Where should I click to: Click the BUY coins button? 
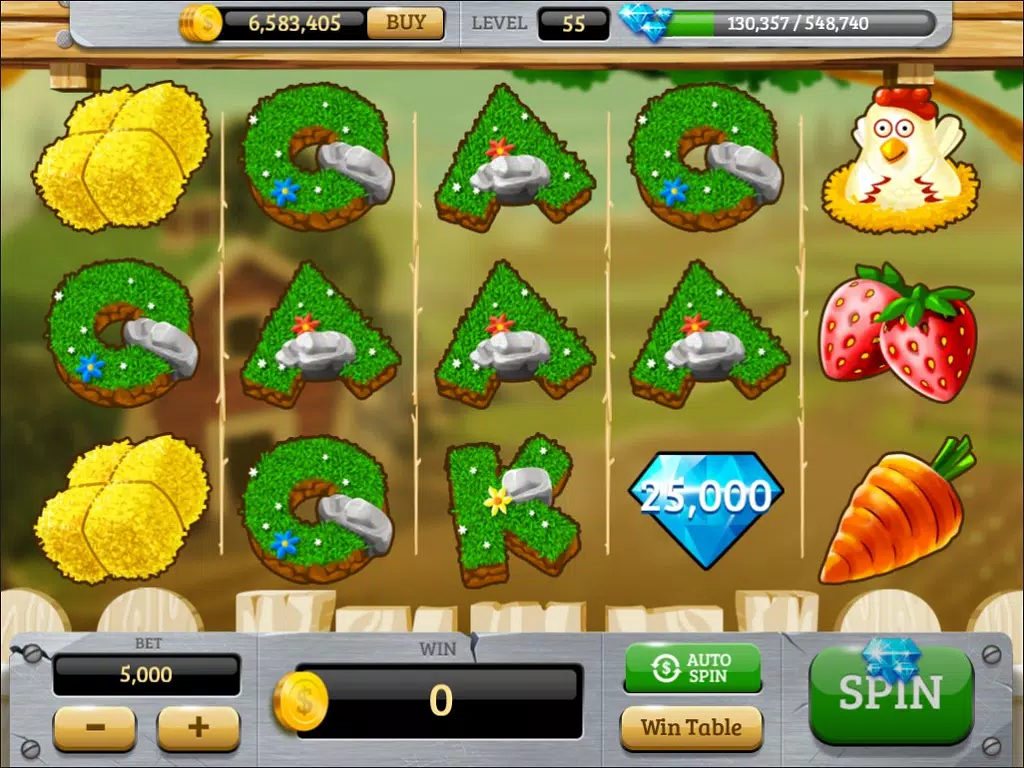pyautogui.click(x=405, y=23)
